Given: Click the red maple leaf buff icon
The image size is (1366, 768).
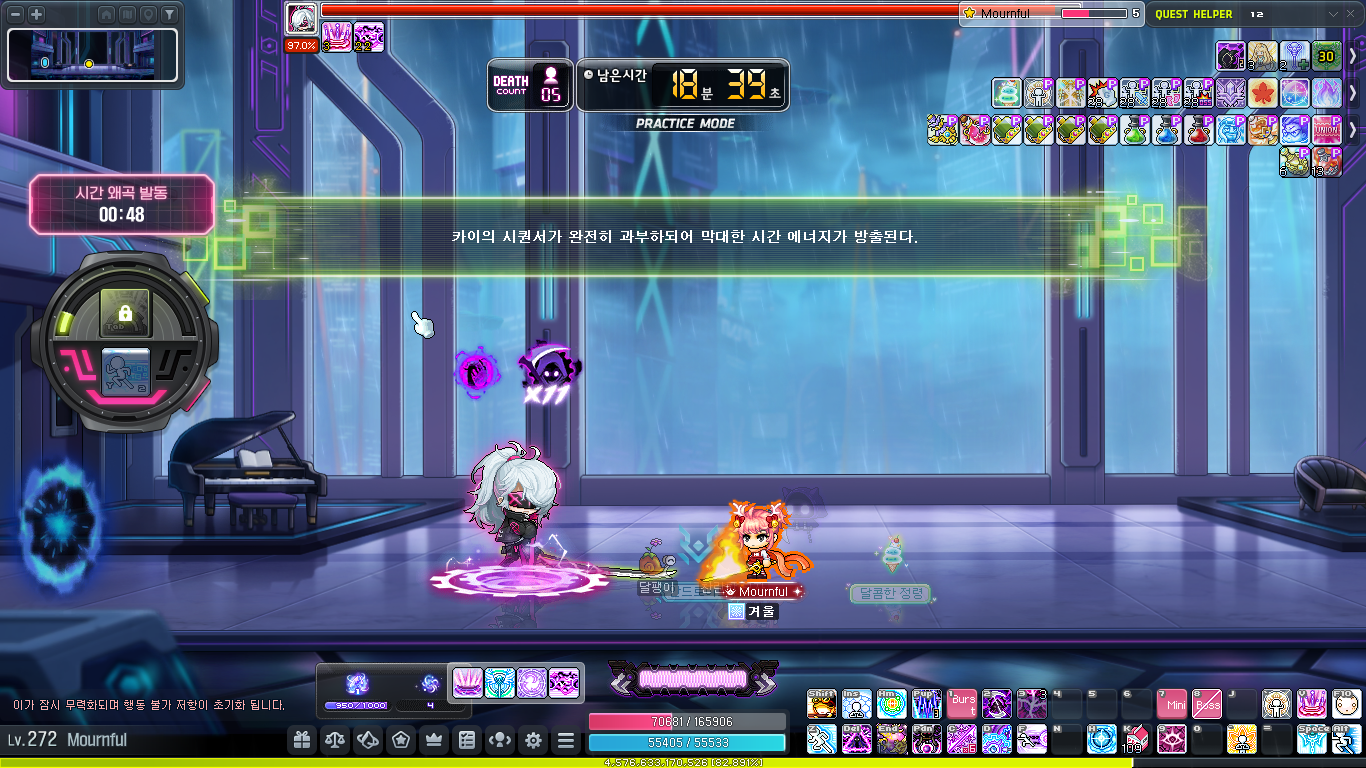Looking at the screenshot, I should pyautogui.click(x=1262, y=93).
